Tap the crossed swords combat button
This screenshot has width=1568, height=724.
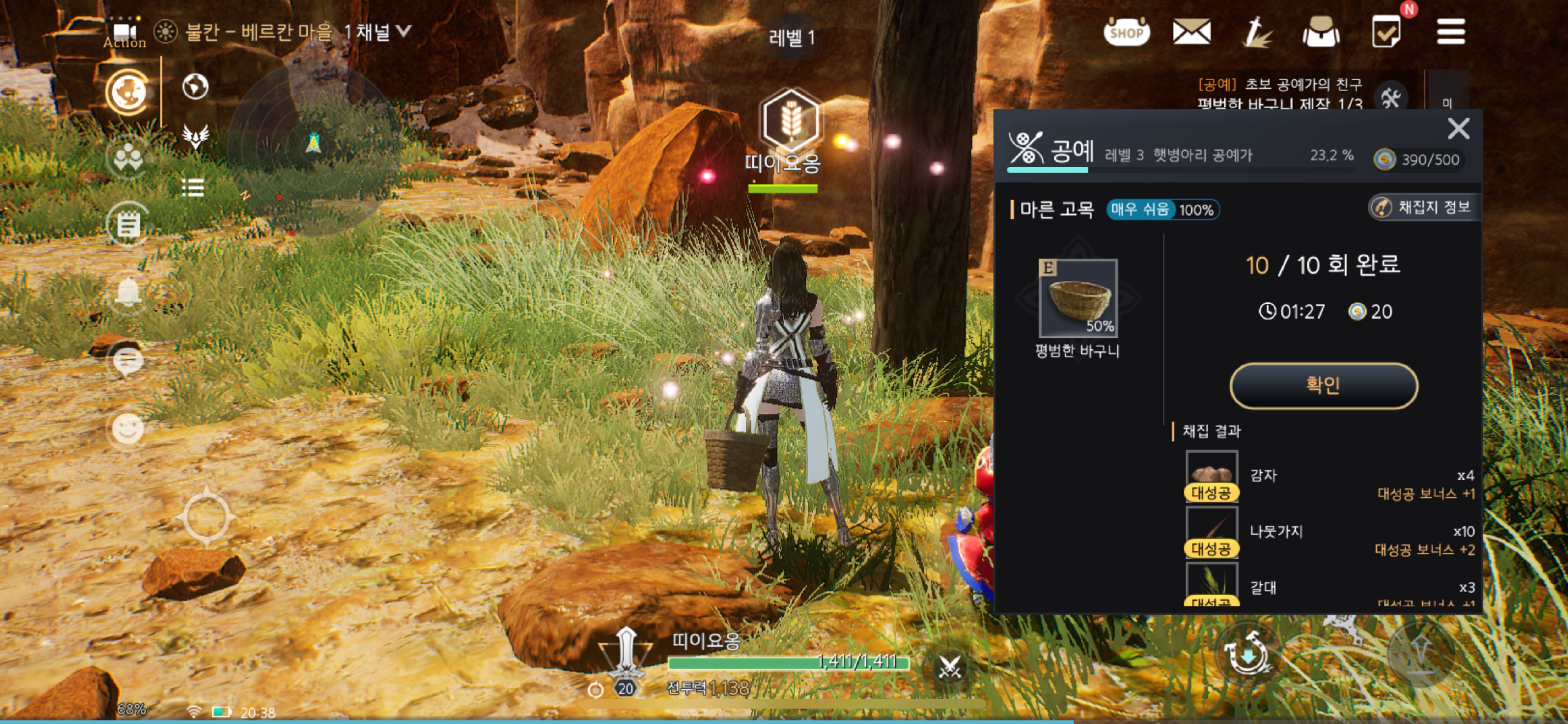tap(949, 667)
